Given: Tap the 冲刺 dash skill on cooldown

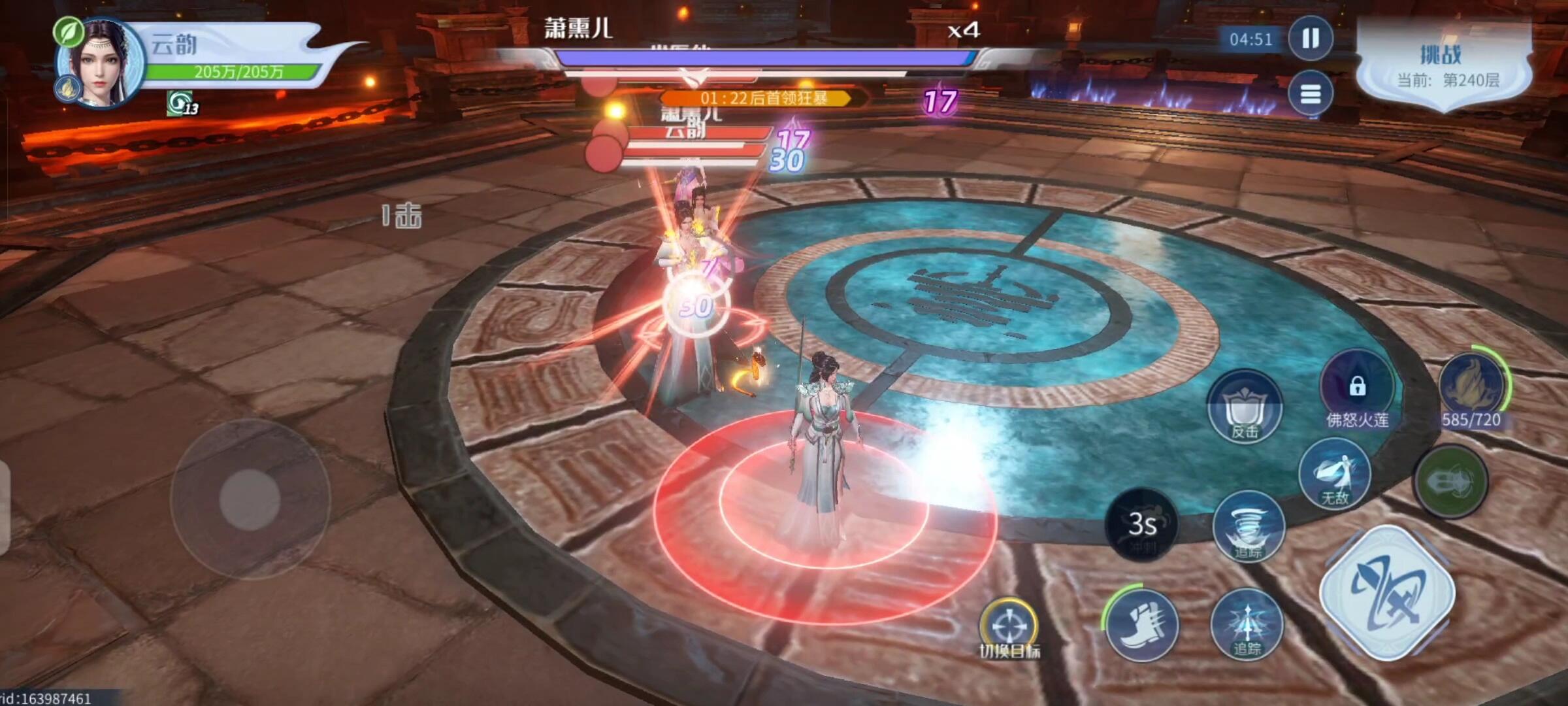Looking at the screenshot, I should click(1142, 526).
